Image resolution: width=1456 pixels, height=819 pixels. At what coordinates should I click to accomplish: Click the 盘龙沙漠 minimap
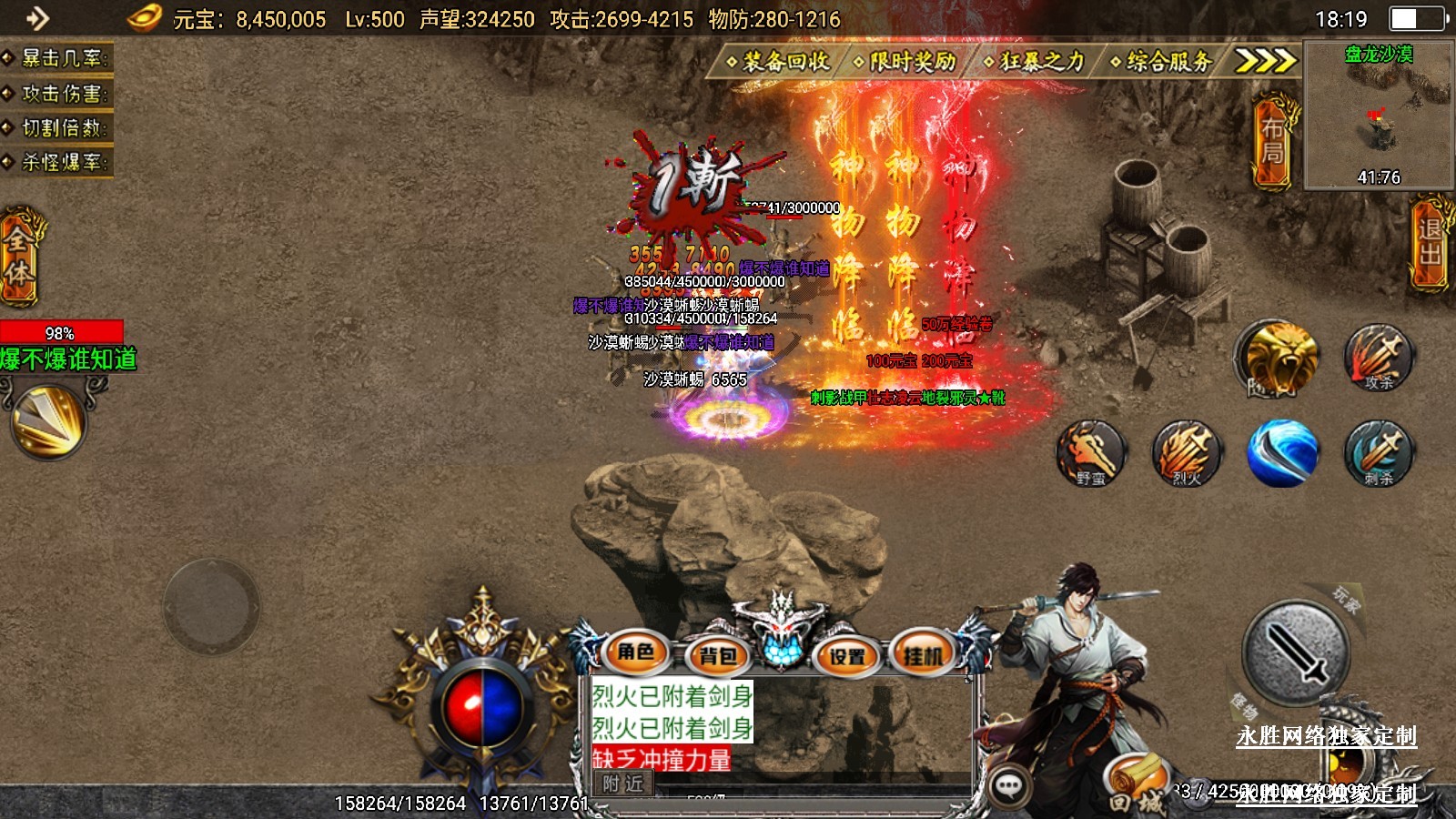tap(1378, 116)
